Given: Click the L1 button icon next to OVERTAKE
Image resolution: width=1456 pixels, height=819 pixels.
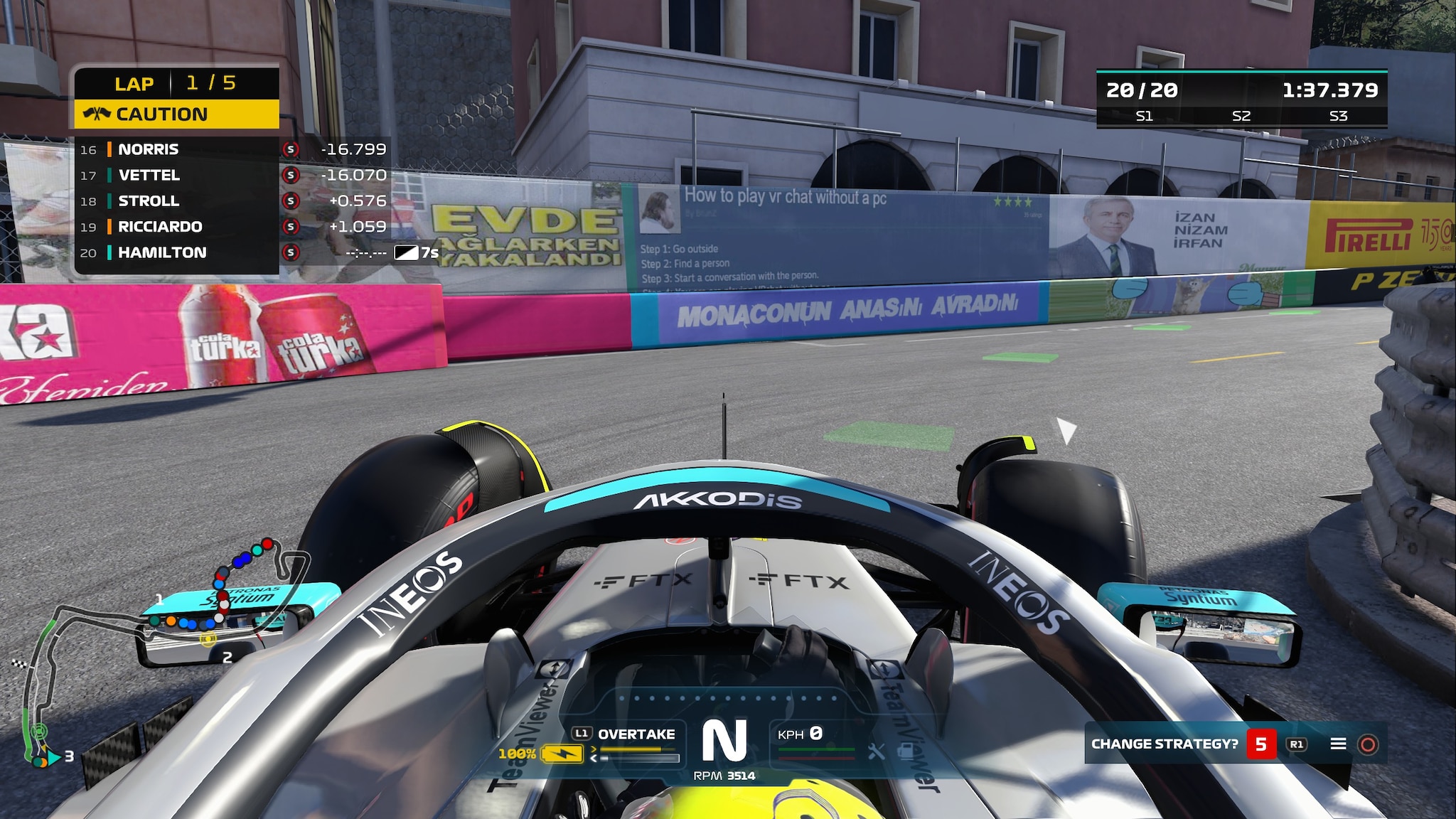Looking at the screenshot, I should click(x=582, y=733).
